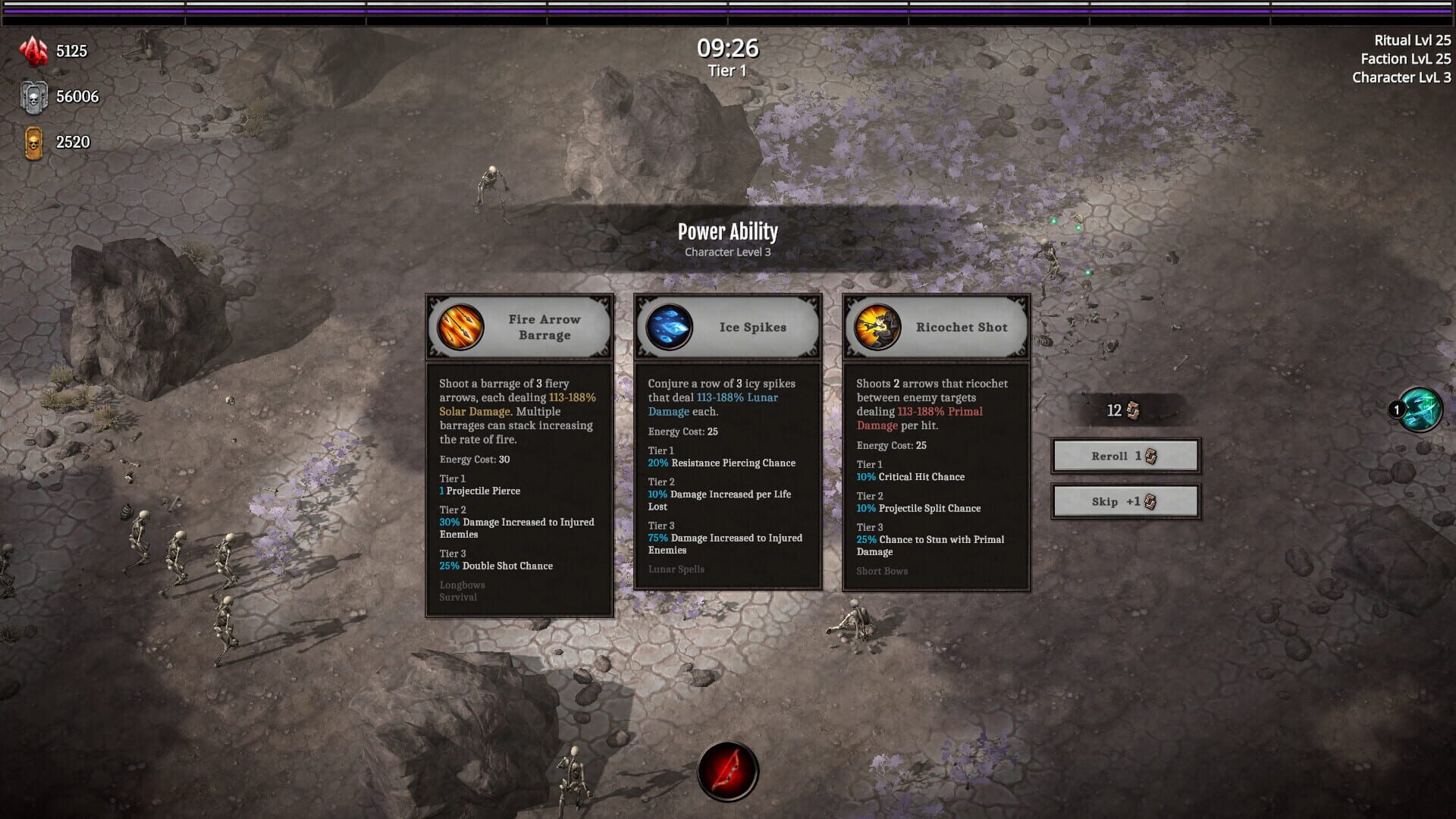The image size is (1456, 819).
Task: Click the Ice Spikes crystal icon
Action: pos(668,326)
